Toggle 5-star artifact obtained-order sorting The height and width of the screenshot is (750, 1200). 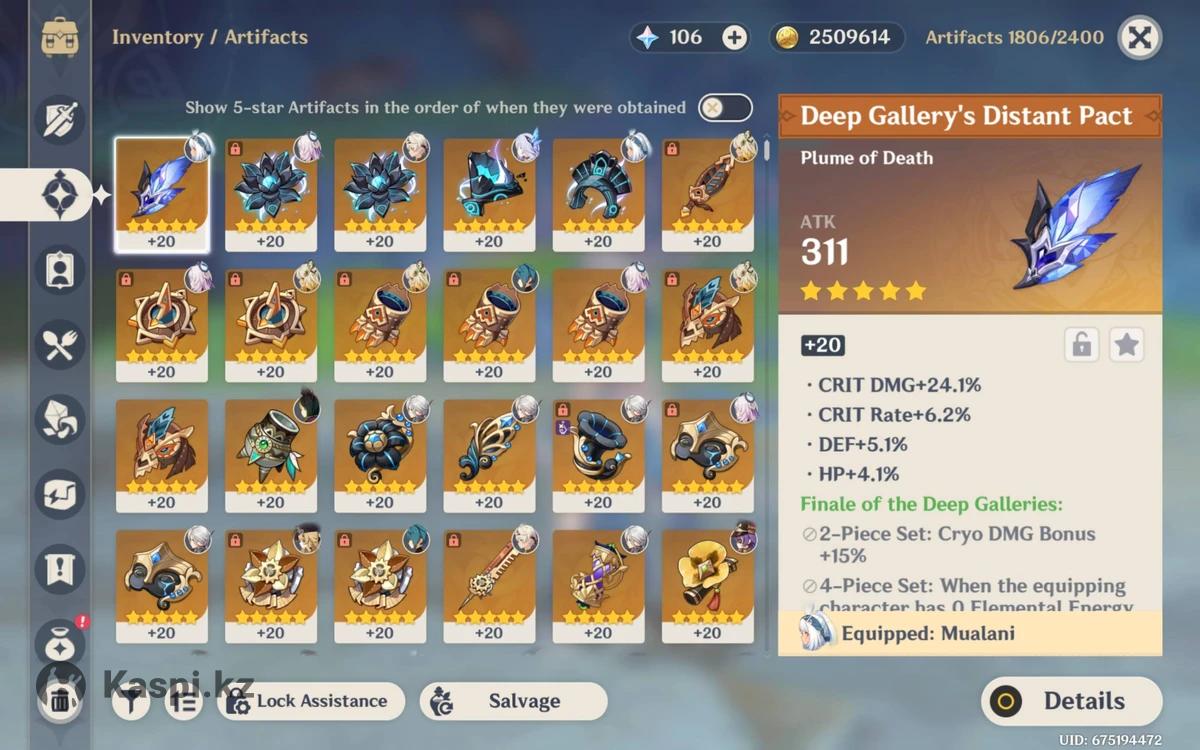[x=725, y=108]
